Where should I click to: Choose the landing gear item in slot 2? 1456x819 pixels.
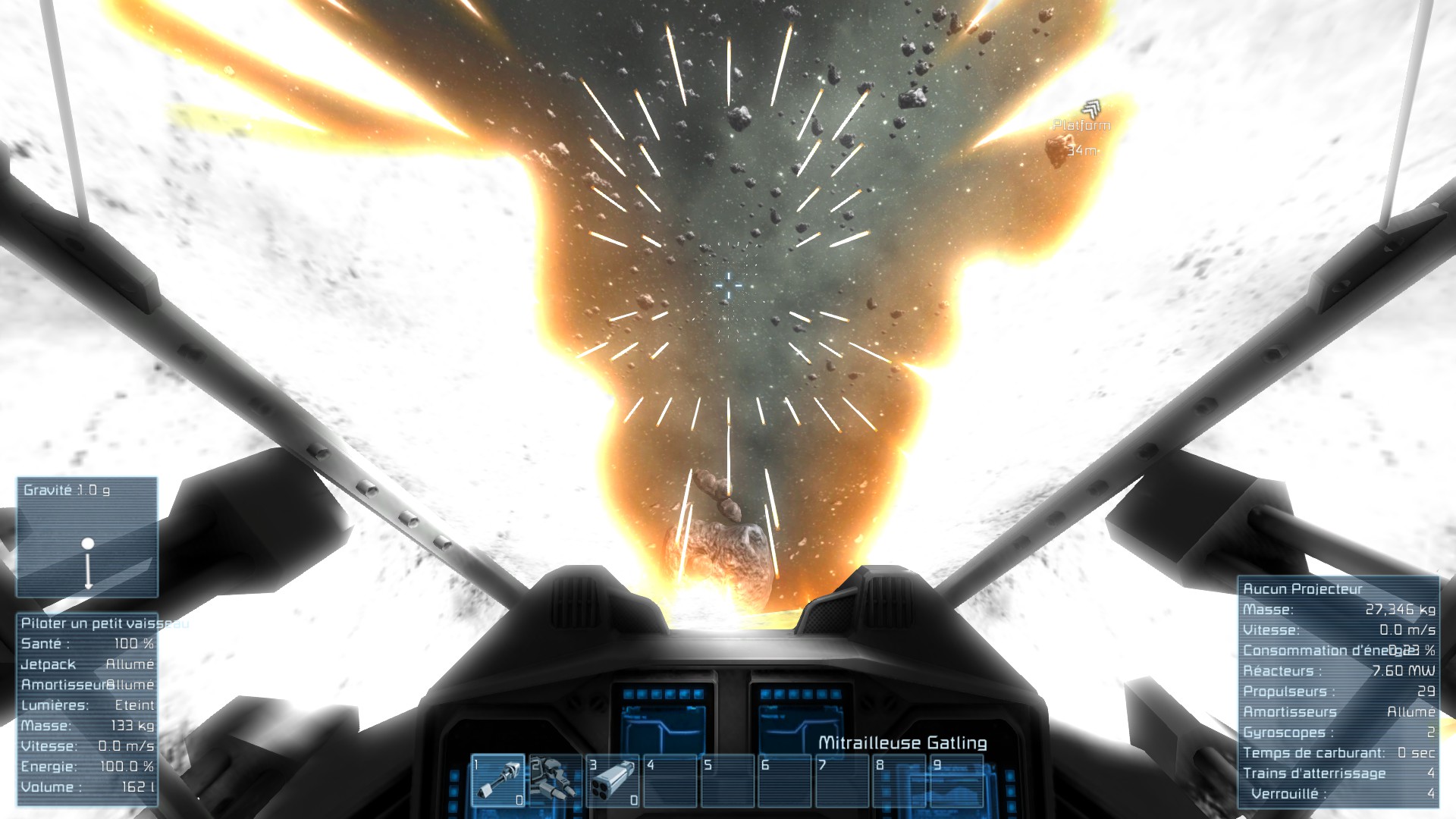[x=554, y=780]
